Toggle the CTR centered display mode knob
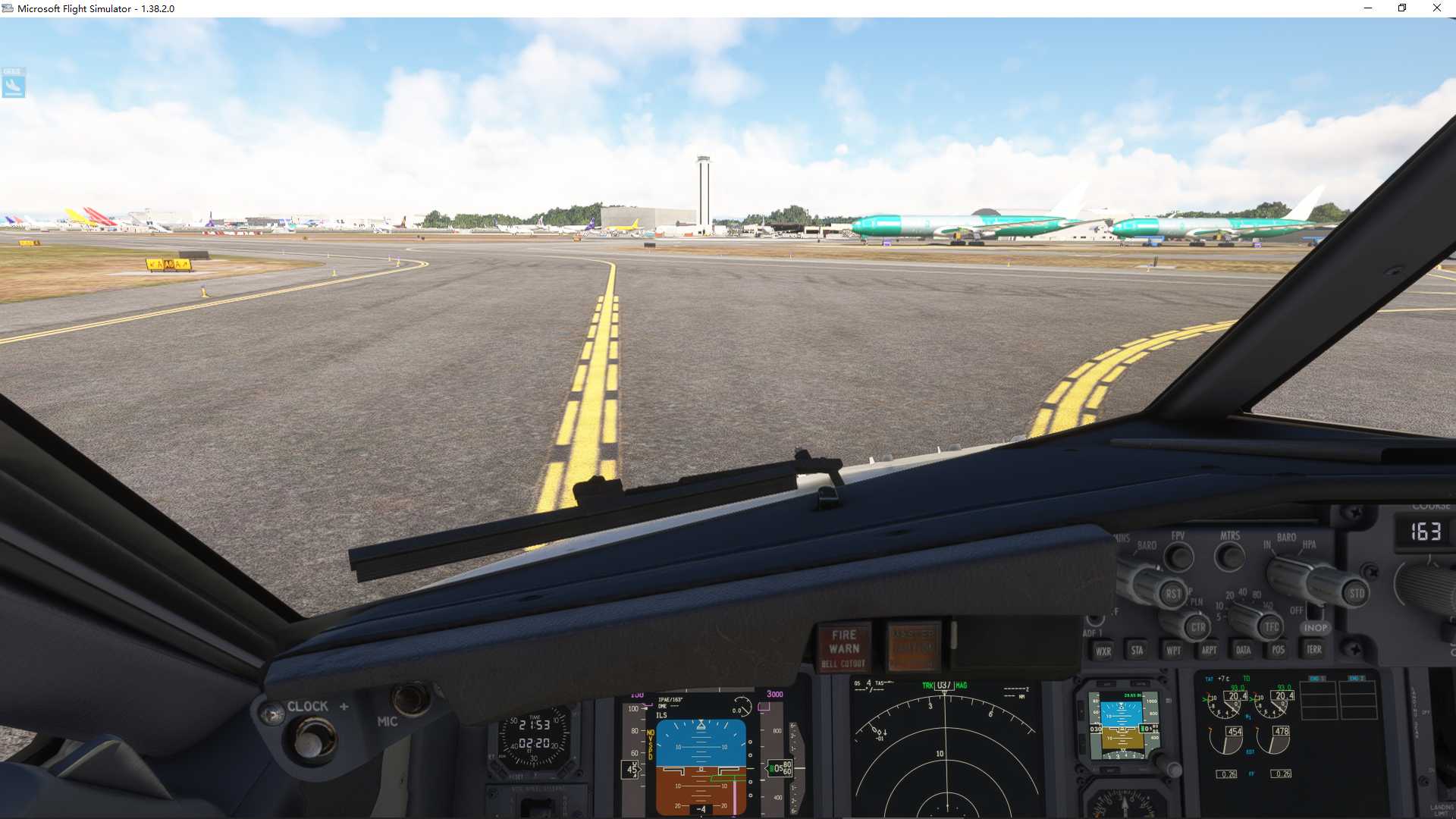This screenshot has height=819, width=1456. (x=1199, y=628)
